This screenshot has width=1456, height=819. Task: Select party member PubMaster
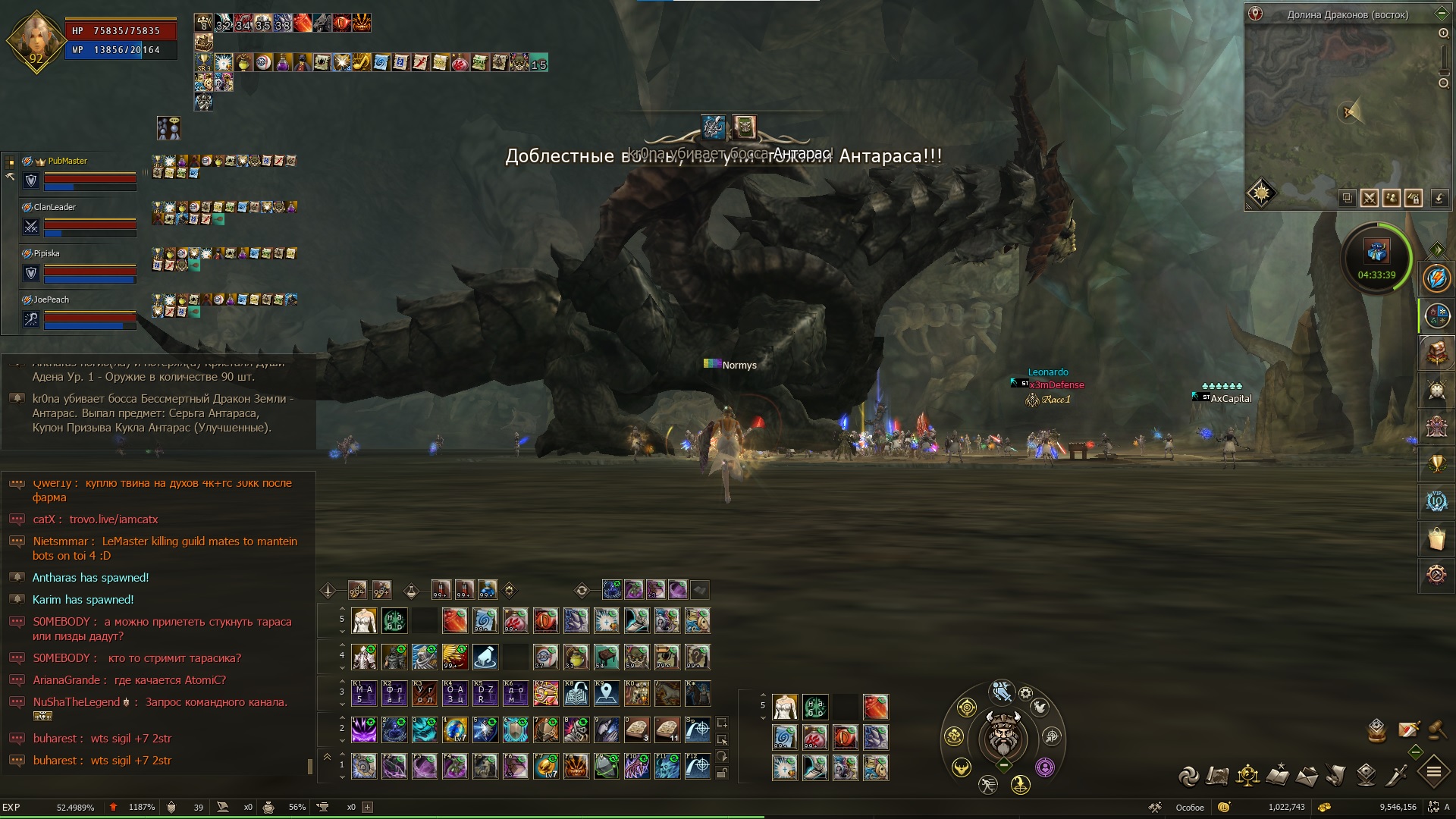coord(67,161)
